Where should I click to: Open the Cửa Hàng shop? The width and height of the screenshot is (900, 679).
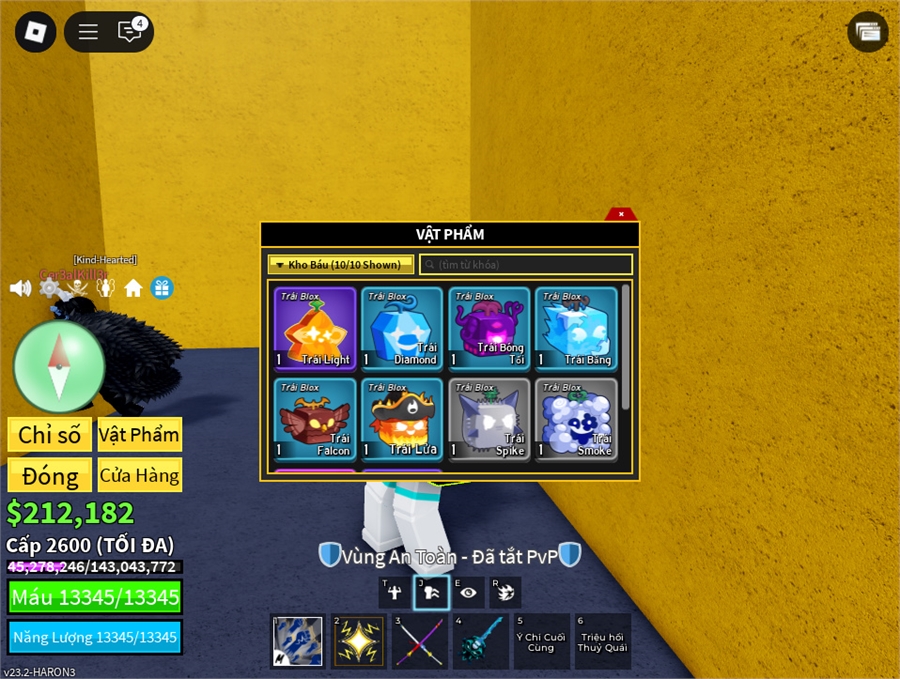point(139,476)
